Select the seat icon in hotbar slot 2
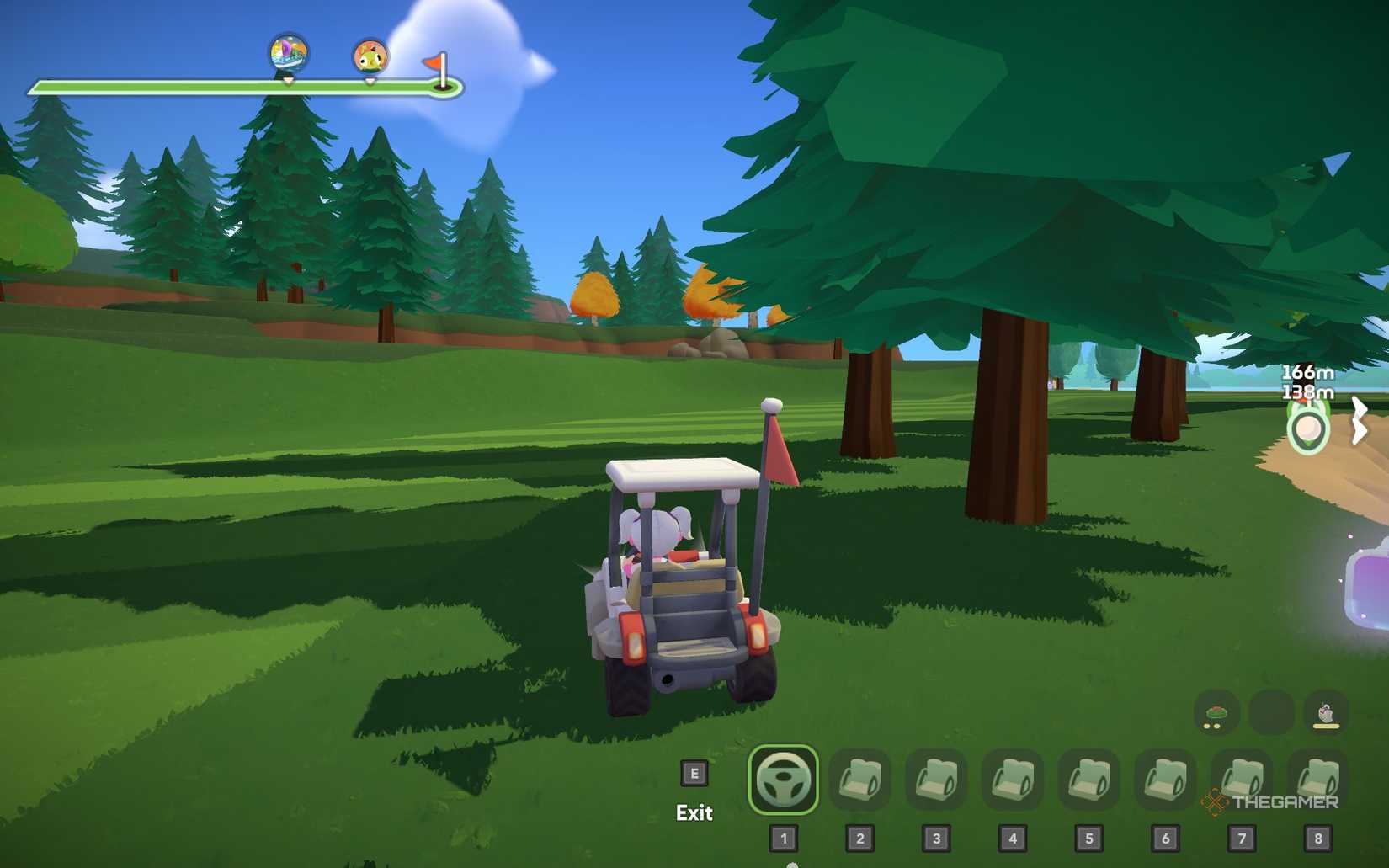The image size is (1389, 868). click(860, 780)
